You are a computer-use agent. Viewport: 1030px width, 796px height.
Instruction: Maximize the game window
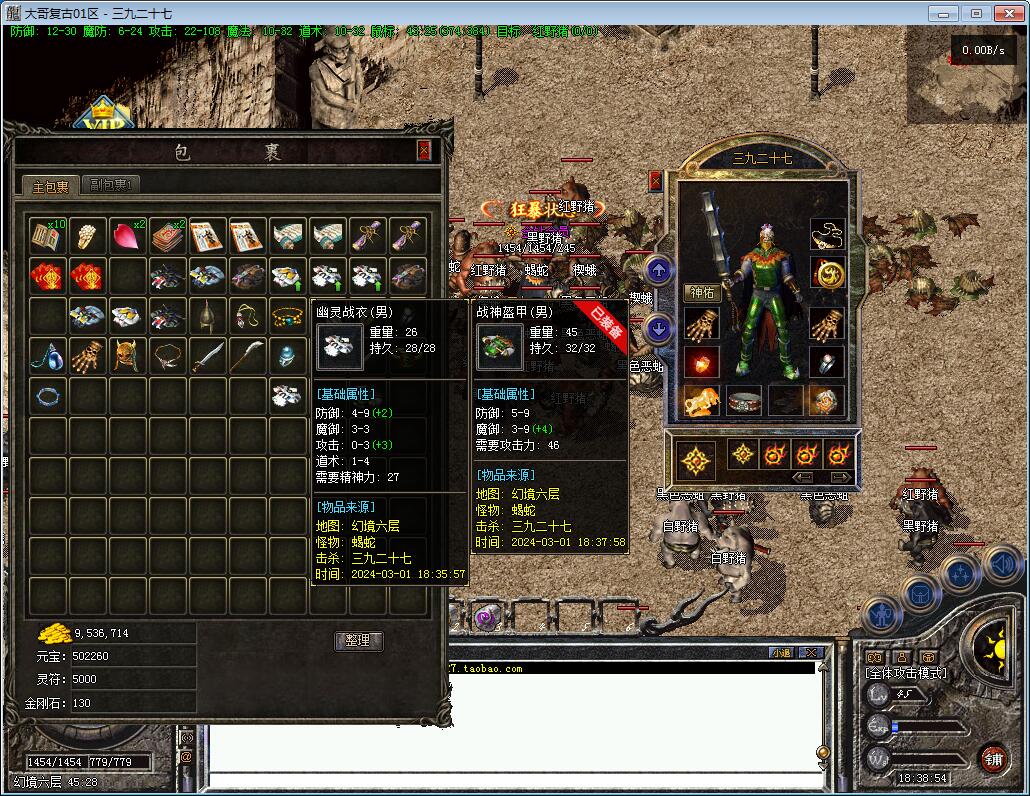(x=976, y=13)
